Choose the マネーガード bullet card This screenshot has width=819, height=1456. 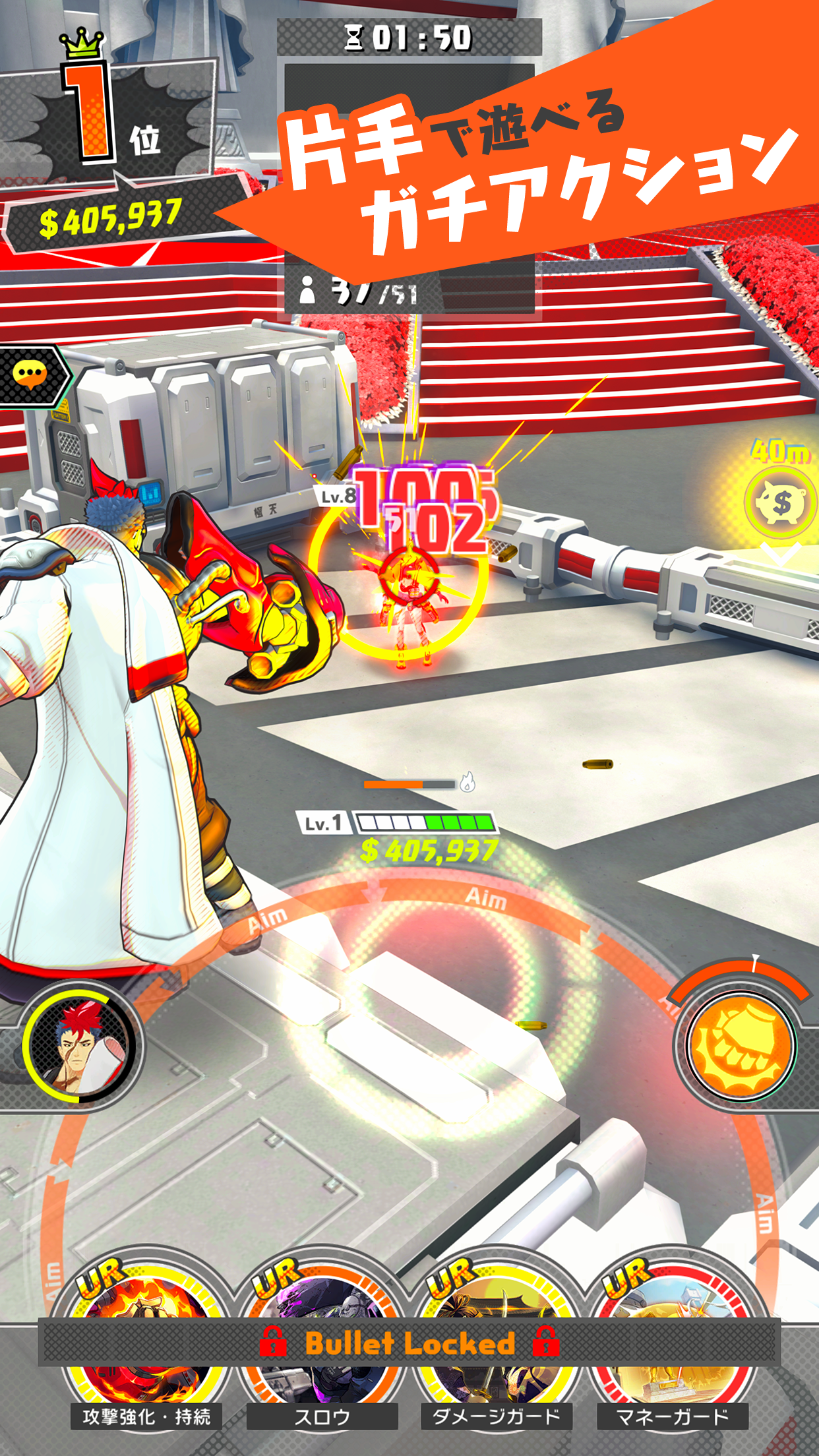tap(673, 1339)
